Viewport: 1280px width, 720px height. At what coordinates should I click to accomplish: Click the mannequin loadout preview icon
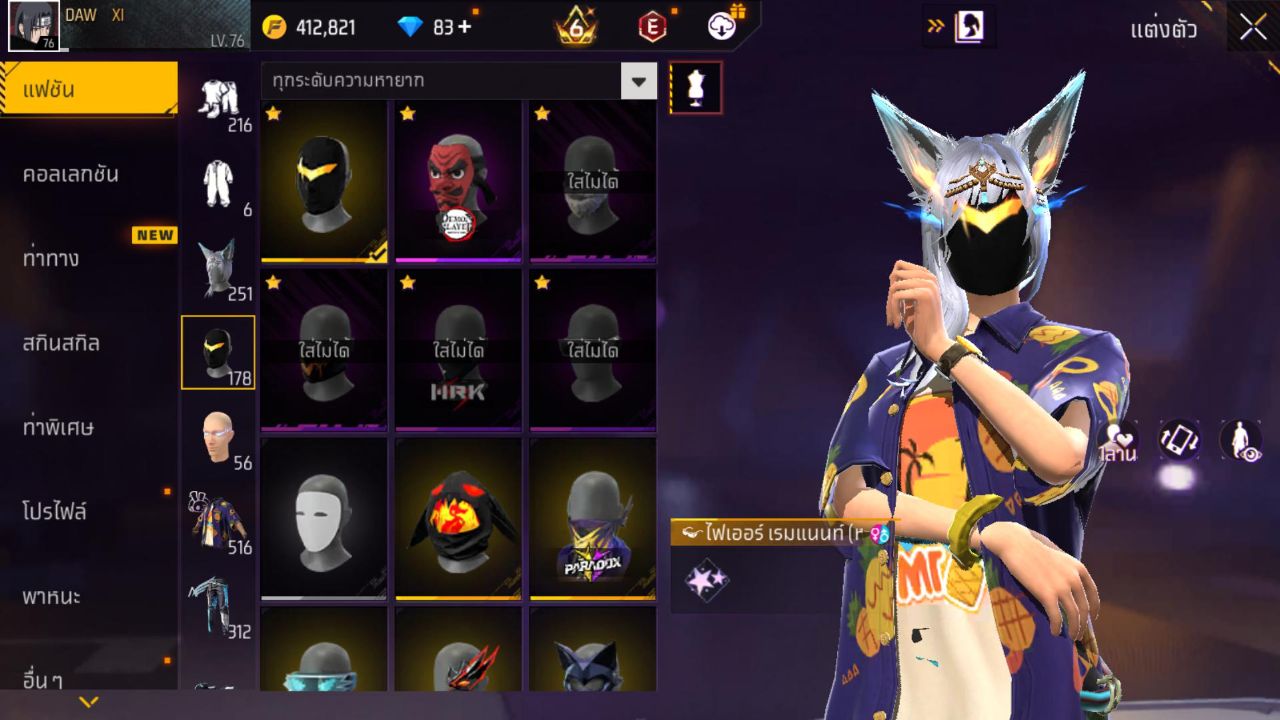(x=694, y=87)
